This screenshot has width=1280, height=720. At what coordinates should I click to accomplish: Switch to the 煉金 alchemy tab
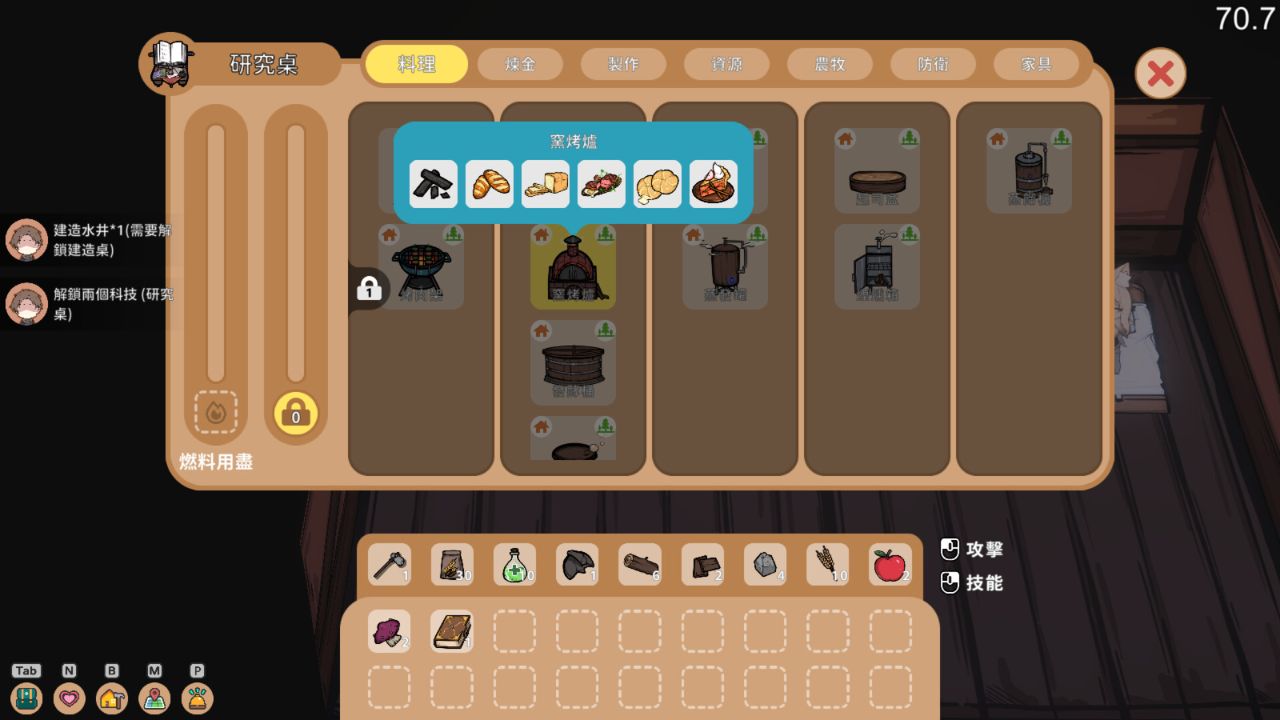(520, 63)
